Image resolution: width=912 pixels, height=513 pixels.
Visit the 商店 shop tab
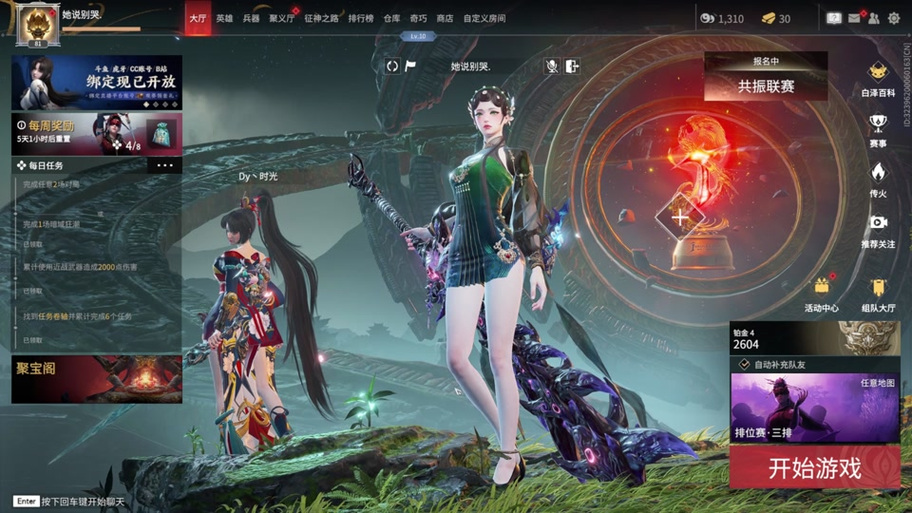point(445,18)
